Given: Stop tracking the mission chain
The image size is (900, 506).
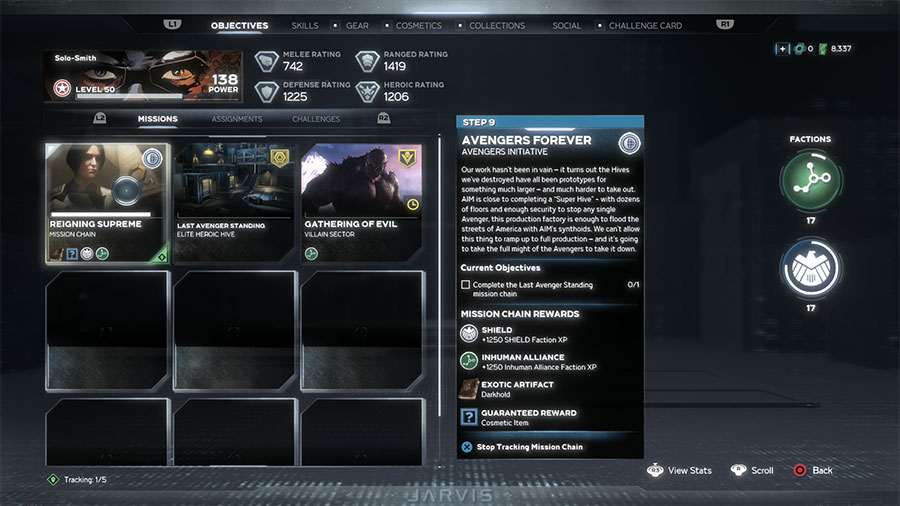Looking at the screenshot, I should pos(529,447).
